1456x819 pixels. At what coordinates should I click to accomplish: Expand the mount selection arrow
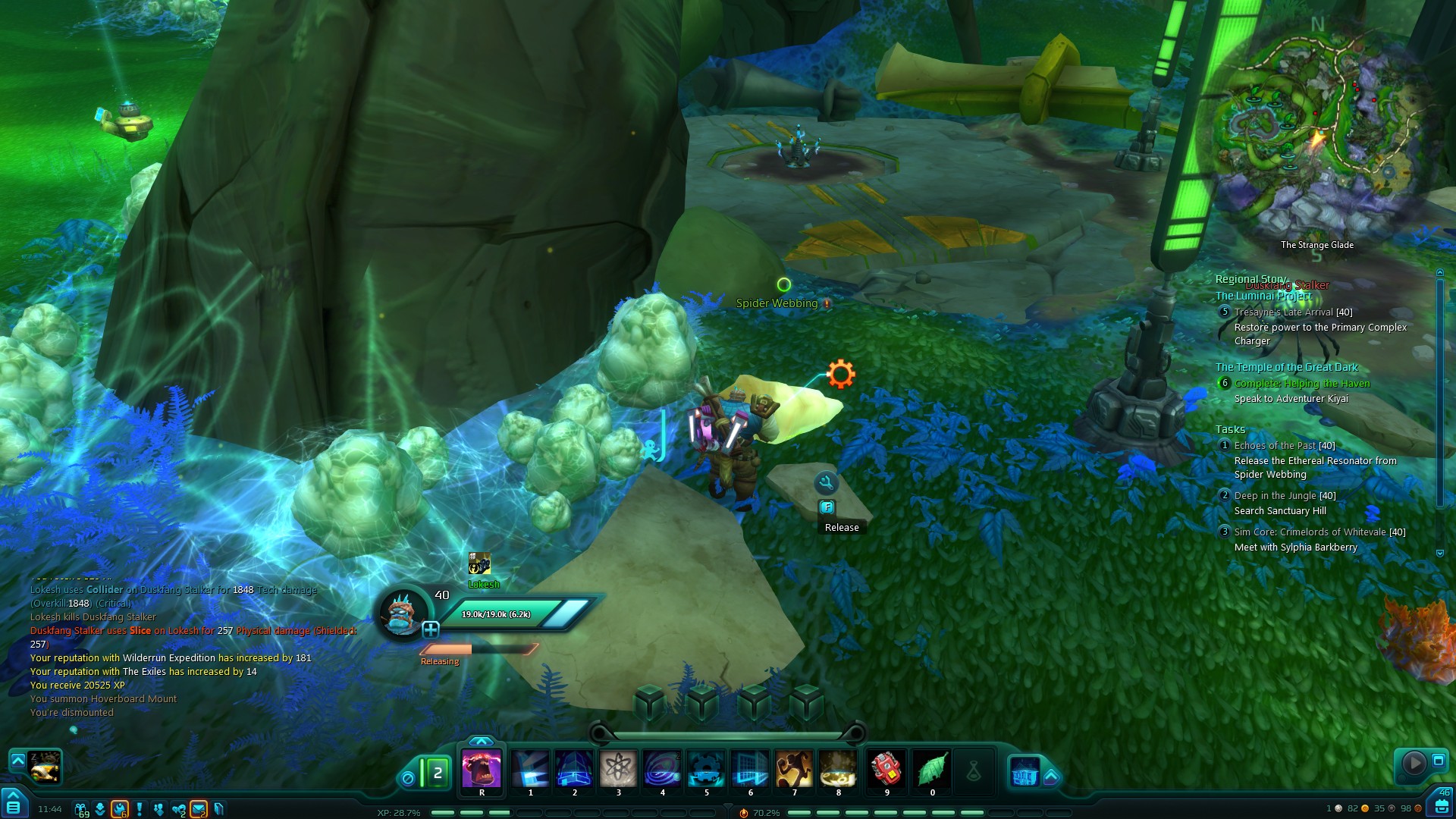click(x=17, y=759)
